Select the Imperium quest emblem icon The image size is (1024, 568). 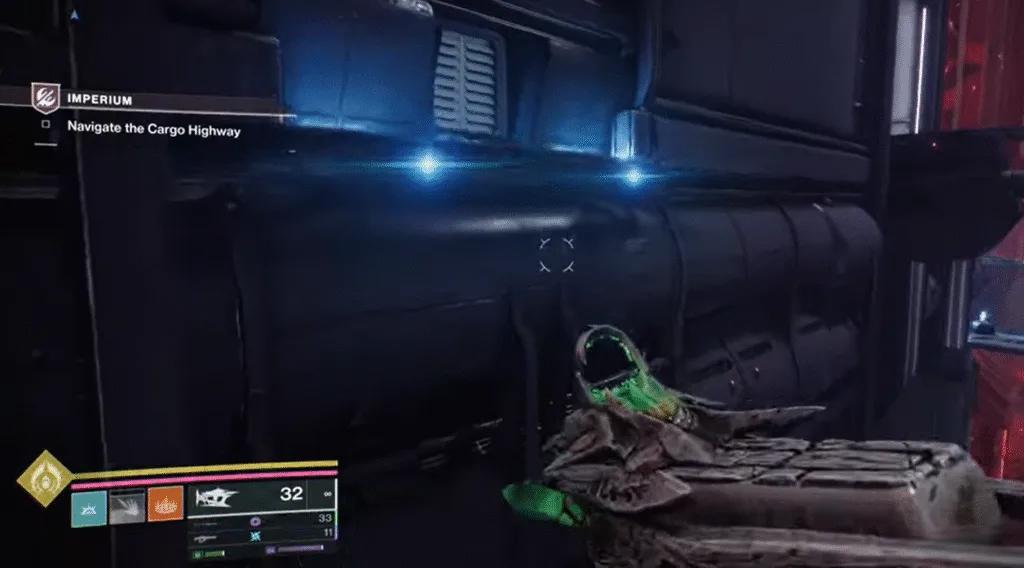point(44,97)
